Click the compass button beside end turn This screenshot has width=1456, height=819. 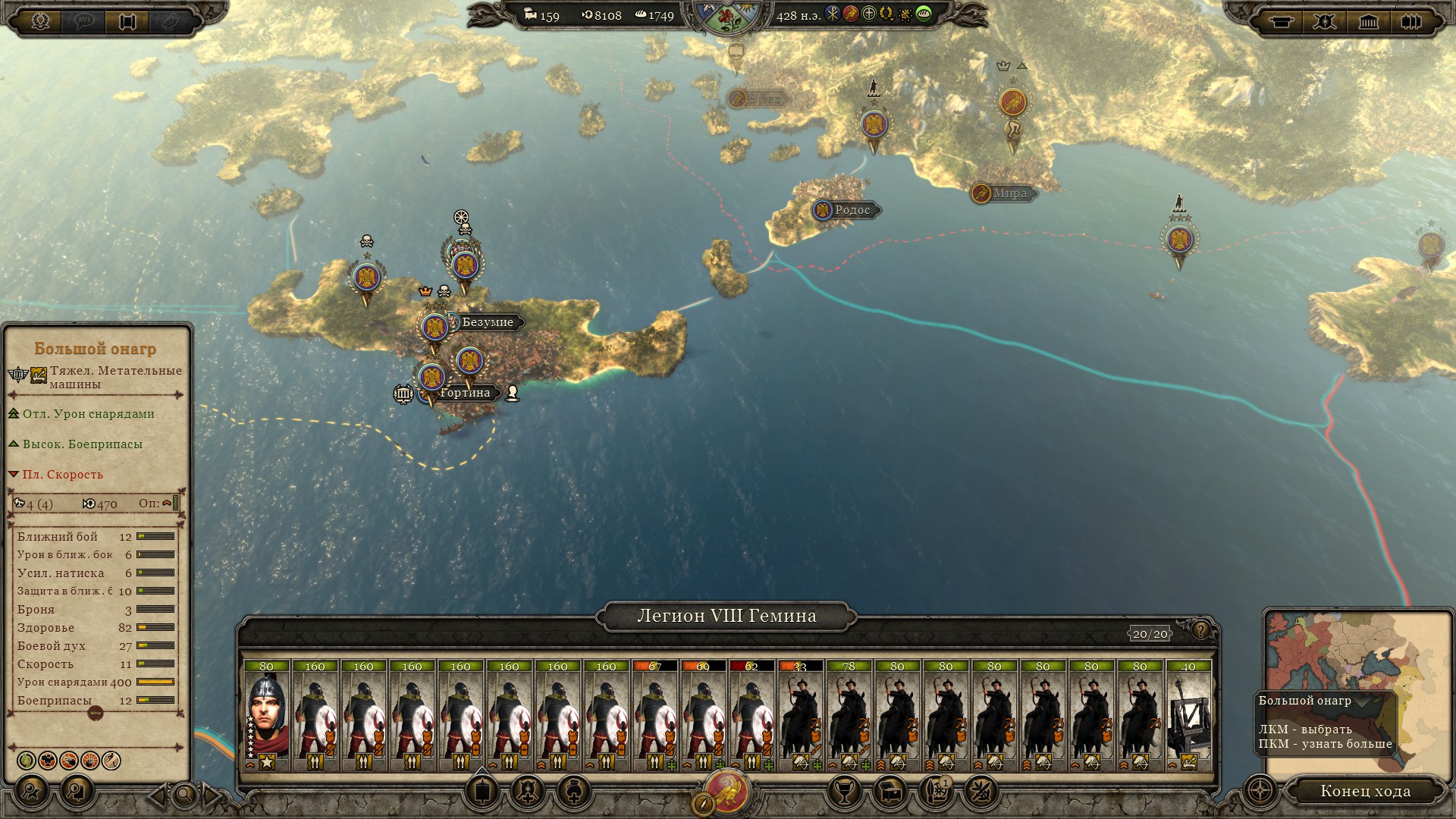pos(1260,791)
